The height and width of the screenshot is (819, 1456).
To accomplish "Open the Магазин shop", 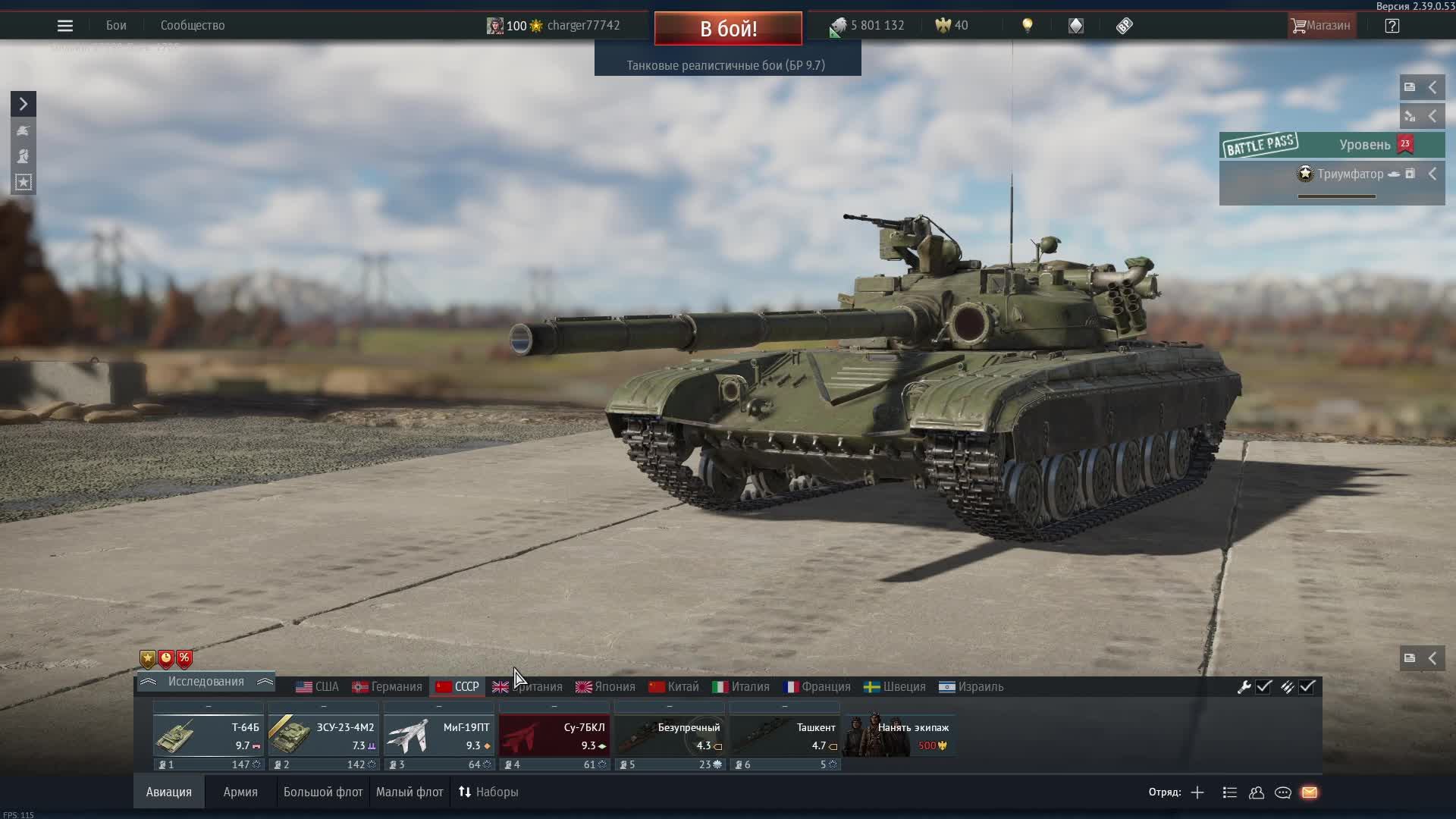I will pyautogui.click(x=1322, y=26).
